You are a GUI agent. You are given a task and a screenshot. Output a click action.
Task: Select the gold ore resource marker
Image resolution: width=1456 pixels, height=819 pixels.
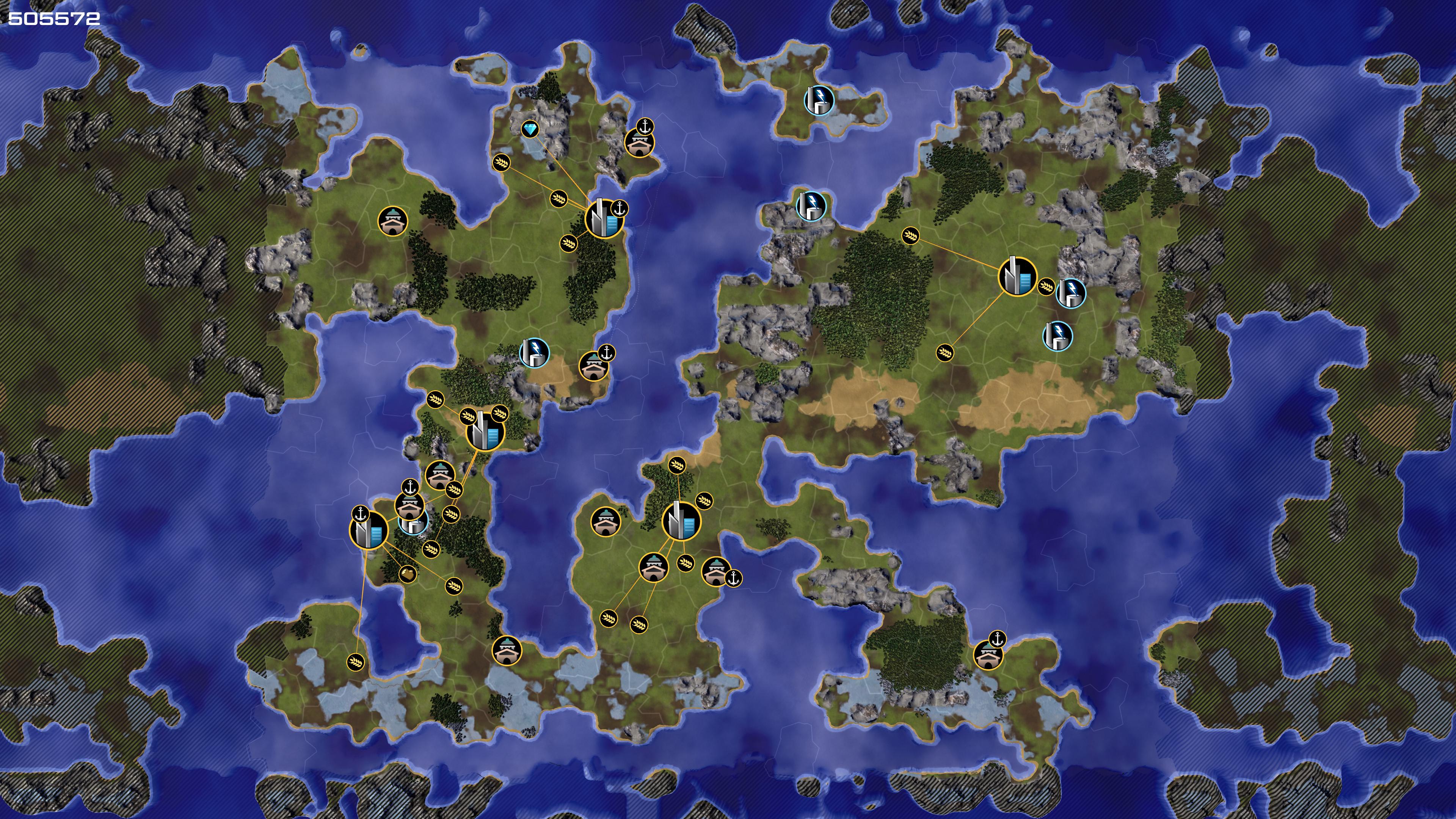[408, 574]
